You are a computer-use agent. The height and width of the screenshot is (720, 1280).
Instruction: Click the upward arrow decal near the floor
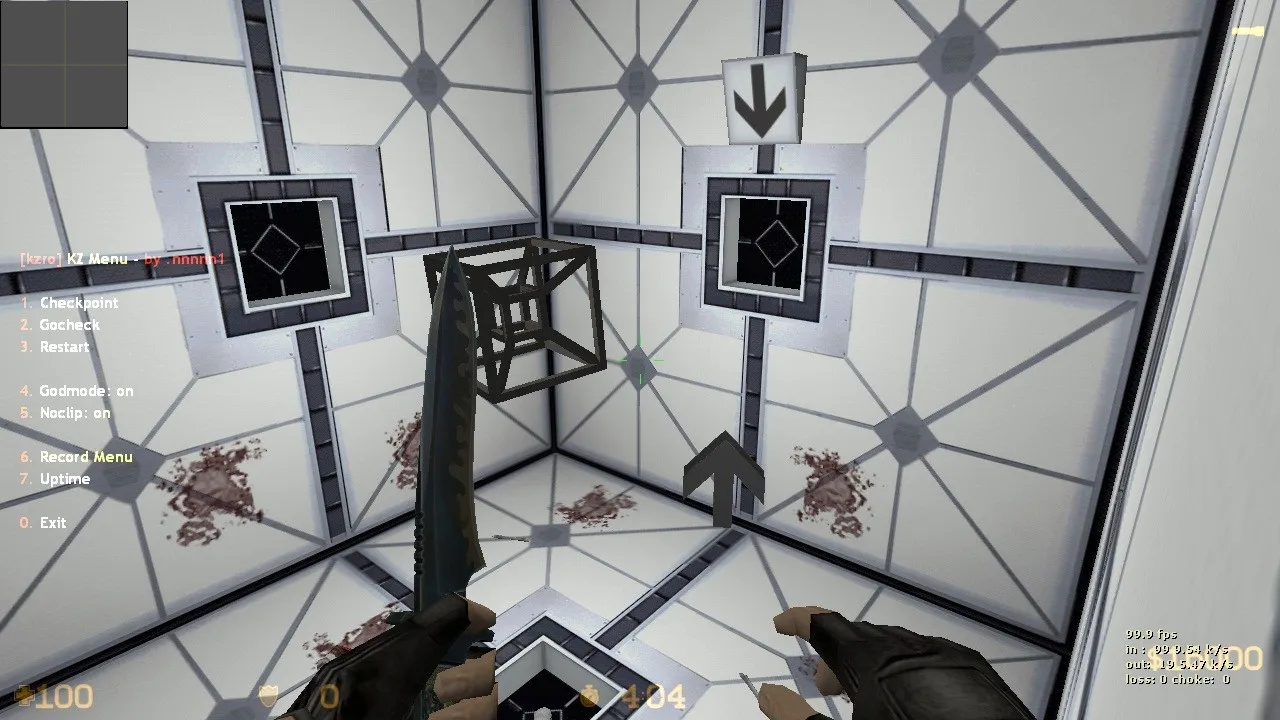722,480
